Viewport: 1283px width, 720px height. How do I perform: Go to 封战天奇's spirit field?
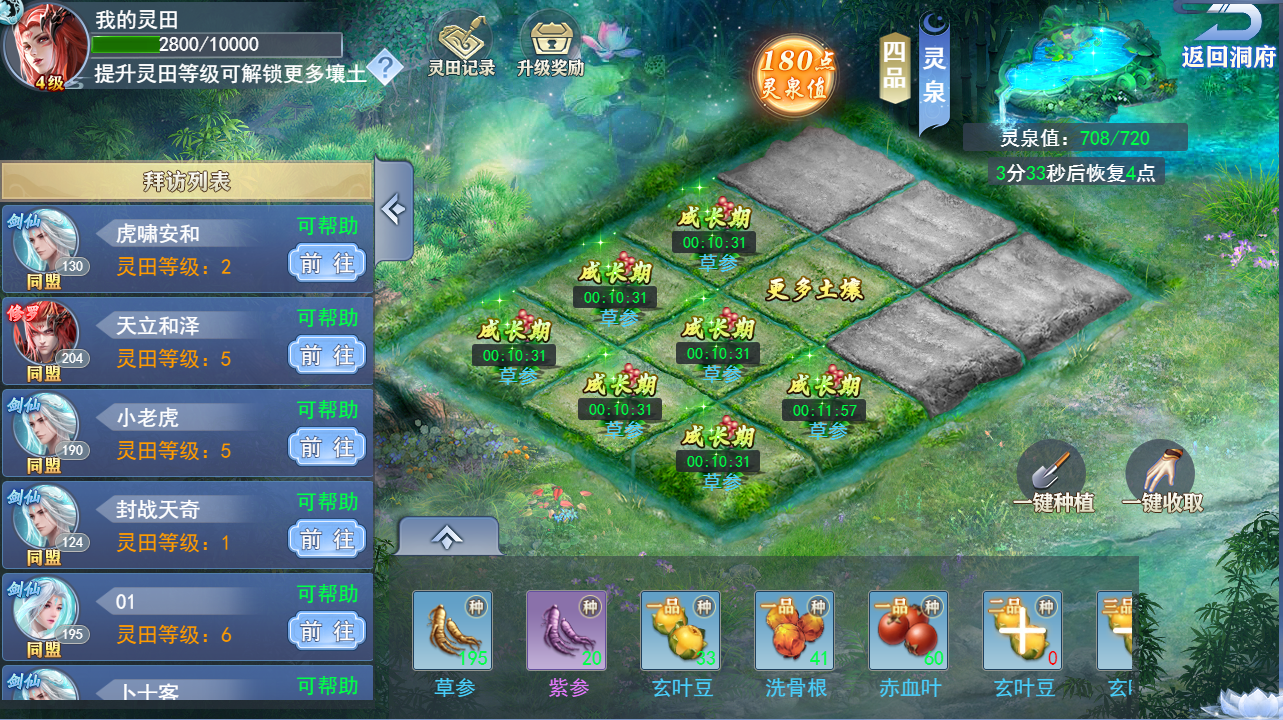click(x=327, y=539)
